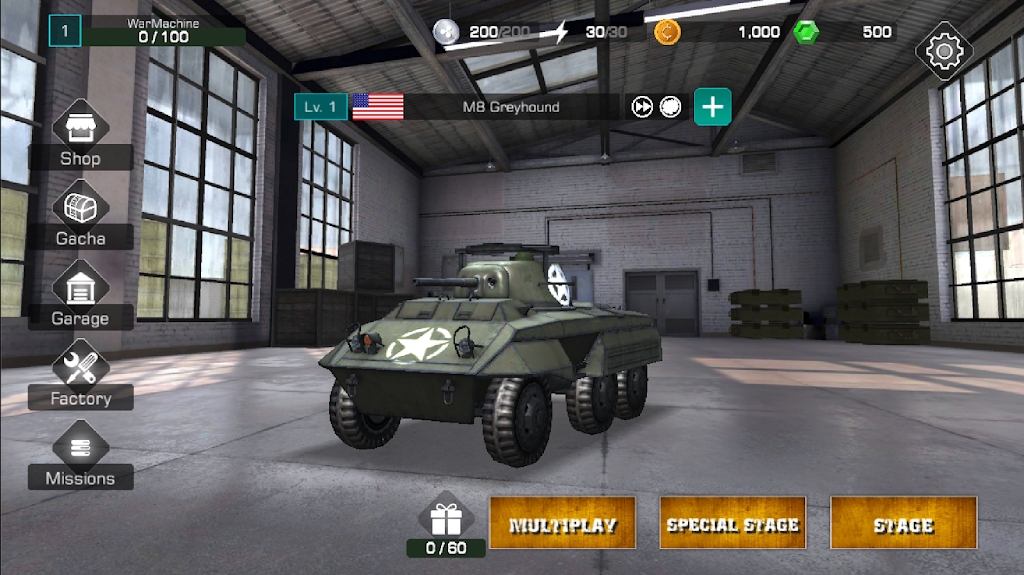This screenshot has height=575, width=1024.
Task: Open the WarMachine player profile
Action: [x=150, y=31]
